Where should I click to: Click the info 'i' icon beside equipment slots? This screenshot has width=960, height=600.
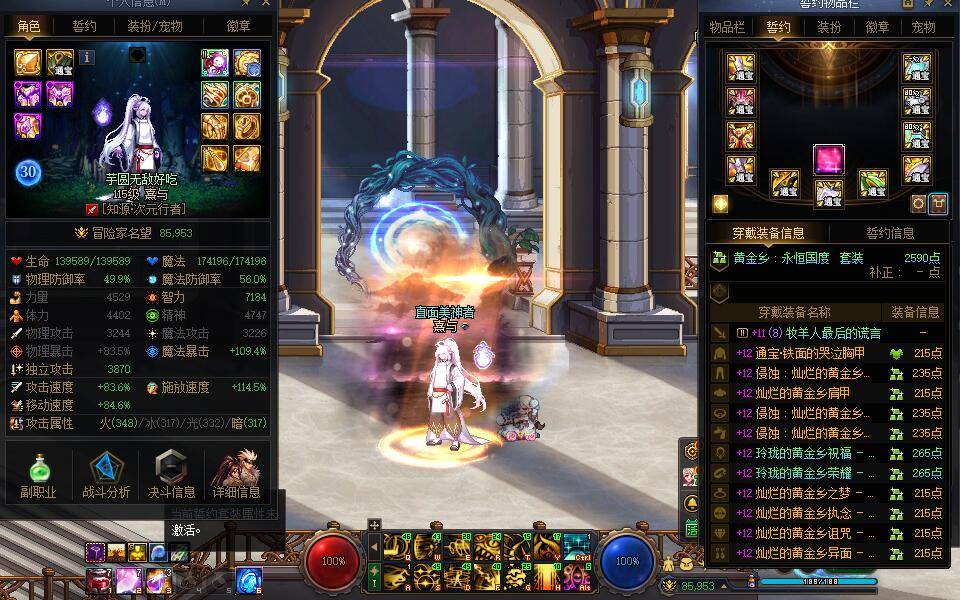87,57
